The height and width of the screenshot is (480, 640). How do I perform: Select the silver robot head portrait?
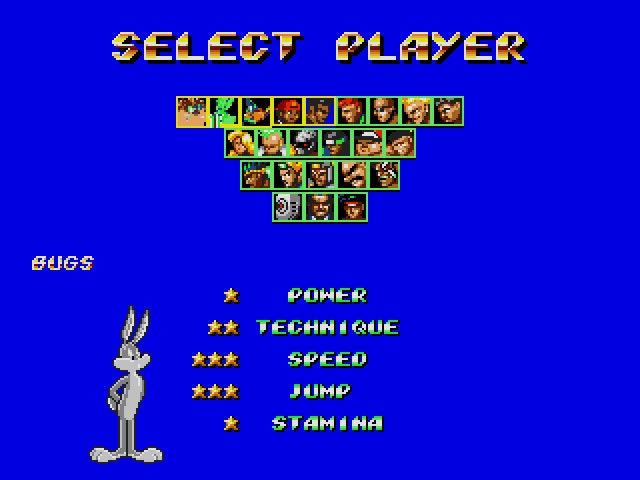(x=304, y=143)
